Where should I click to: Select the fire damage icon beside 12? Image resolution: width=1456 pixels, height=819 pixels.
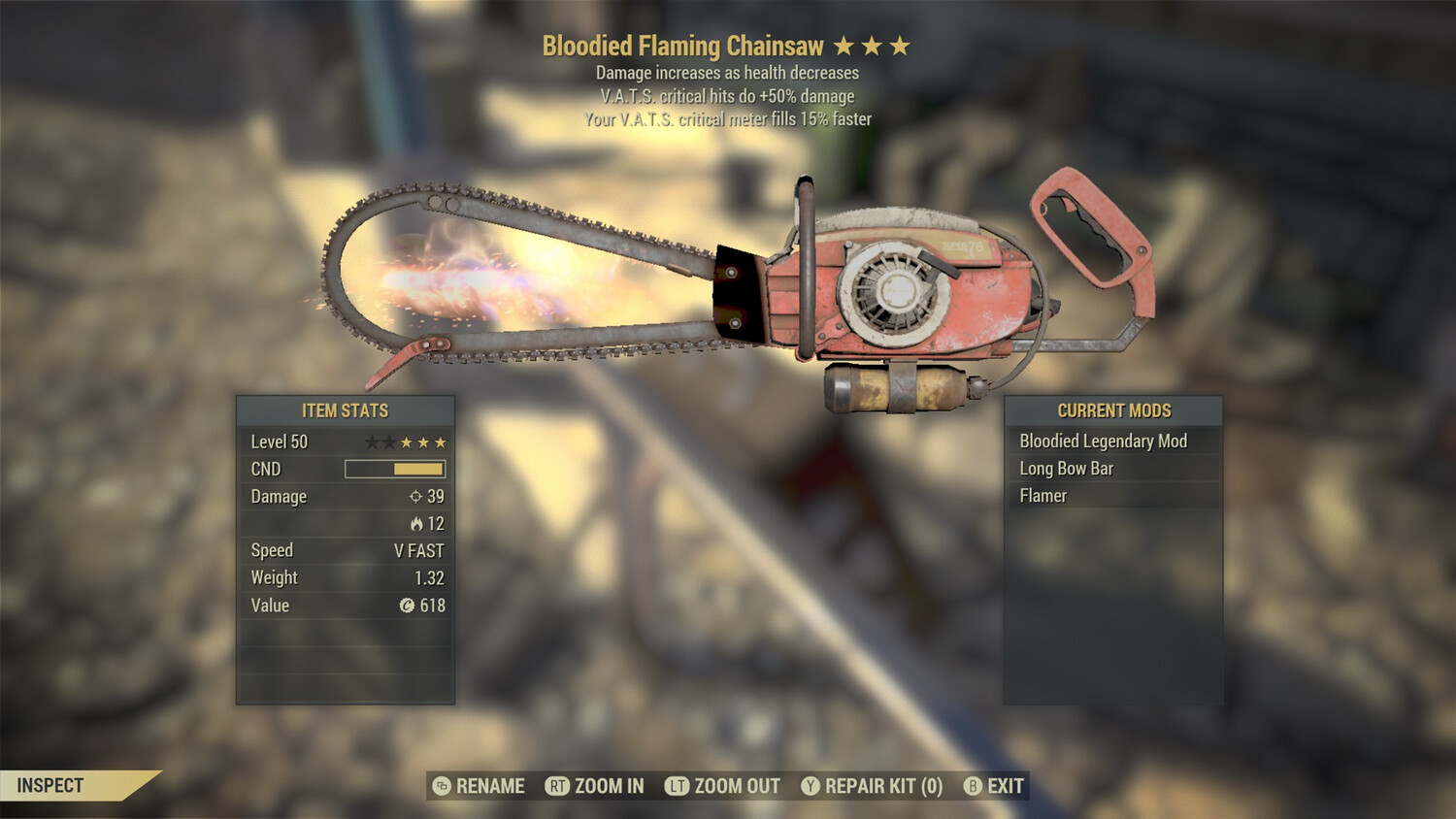(418, 523)
